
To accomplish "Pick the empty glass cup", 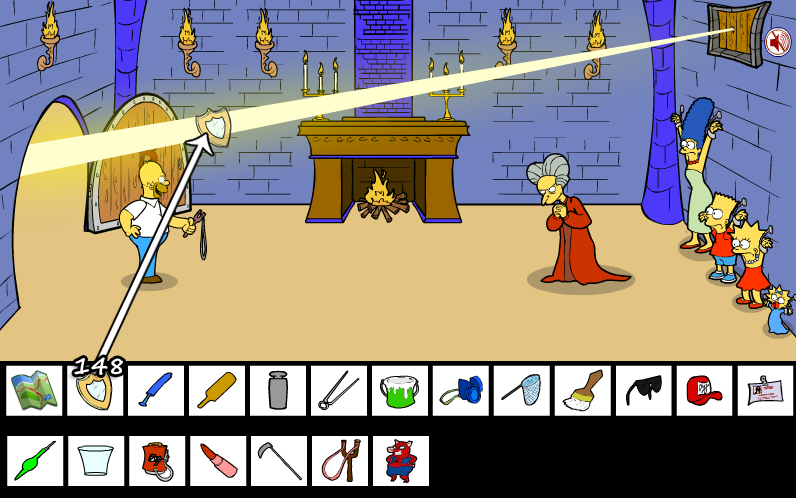I will pyautogui.click(x=95, y=461).
